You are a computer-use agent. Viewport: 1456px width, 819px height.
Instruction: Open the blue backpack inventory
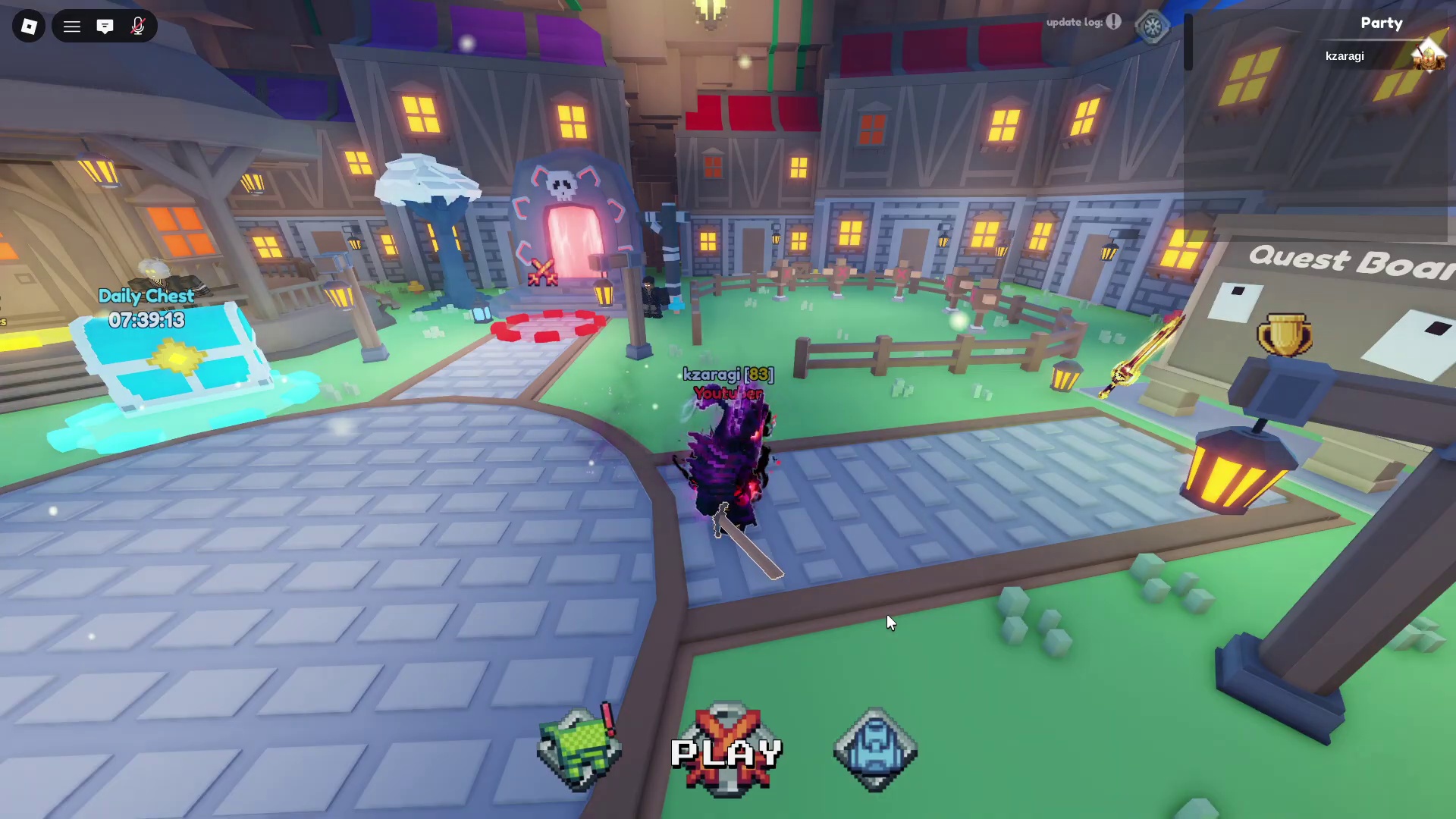coord(875,749)
